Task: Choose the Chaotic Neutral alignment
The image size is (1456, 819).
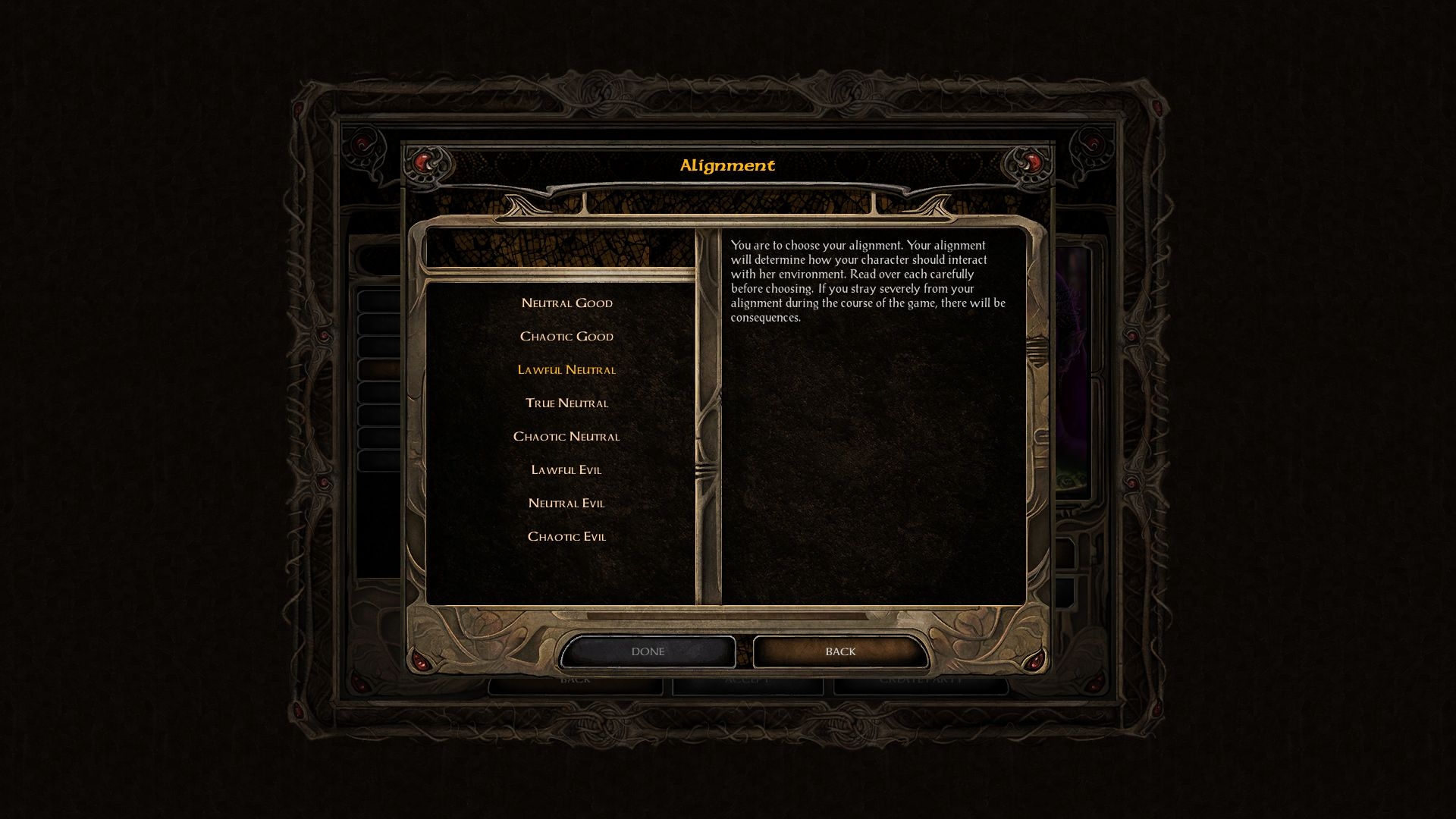Action: pyautogui.click(x=566, y=437)
